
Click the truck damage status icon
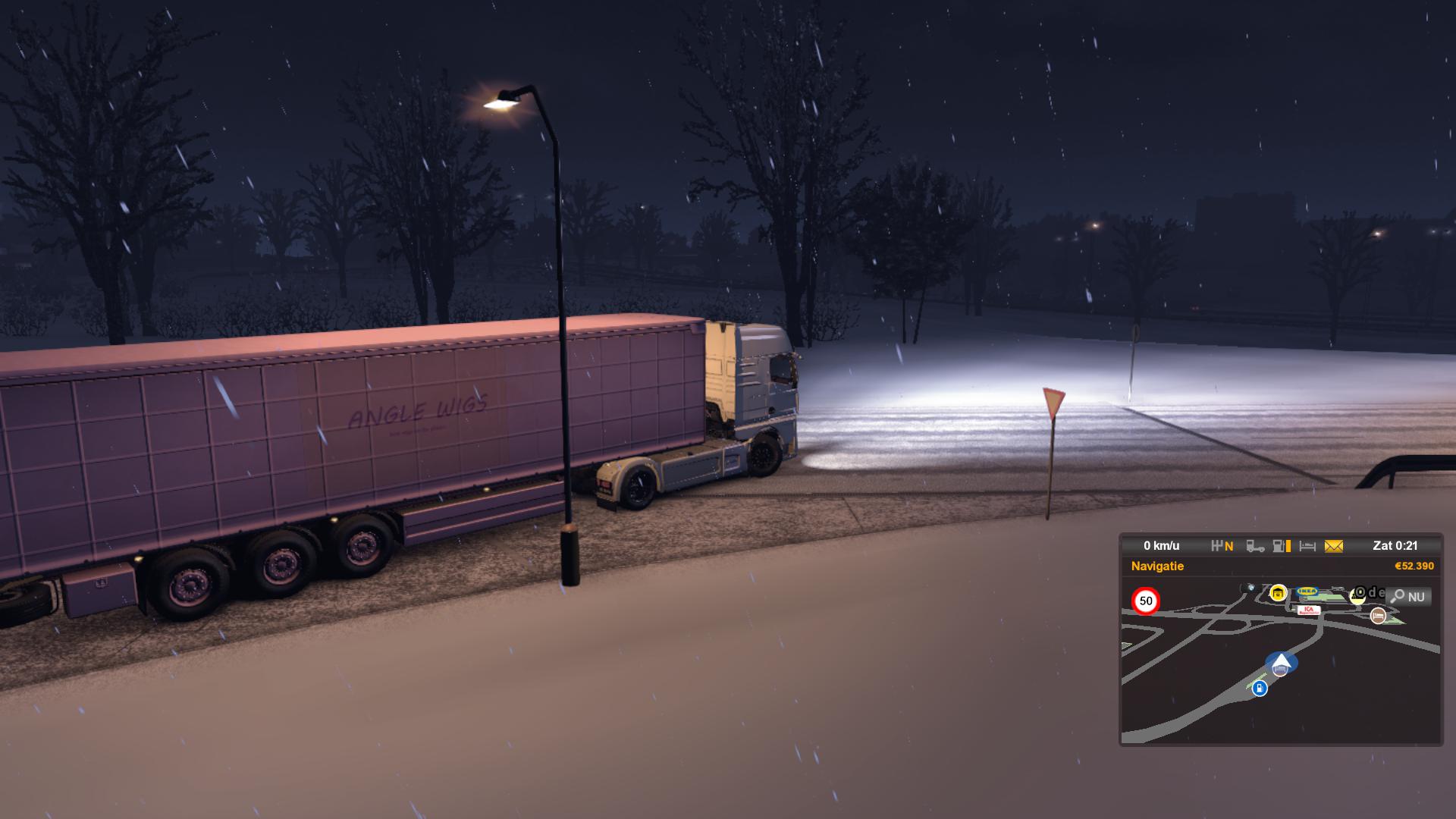point(1255,546)
